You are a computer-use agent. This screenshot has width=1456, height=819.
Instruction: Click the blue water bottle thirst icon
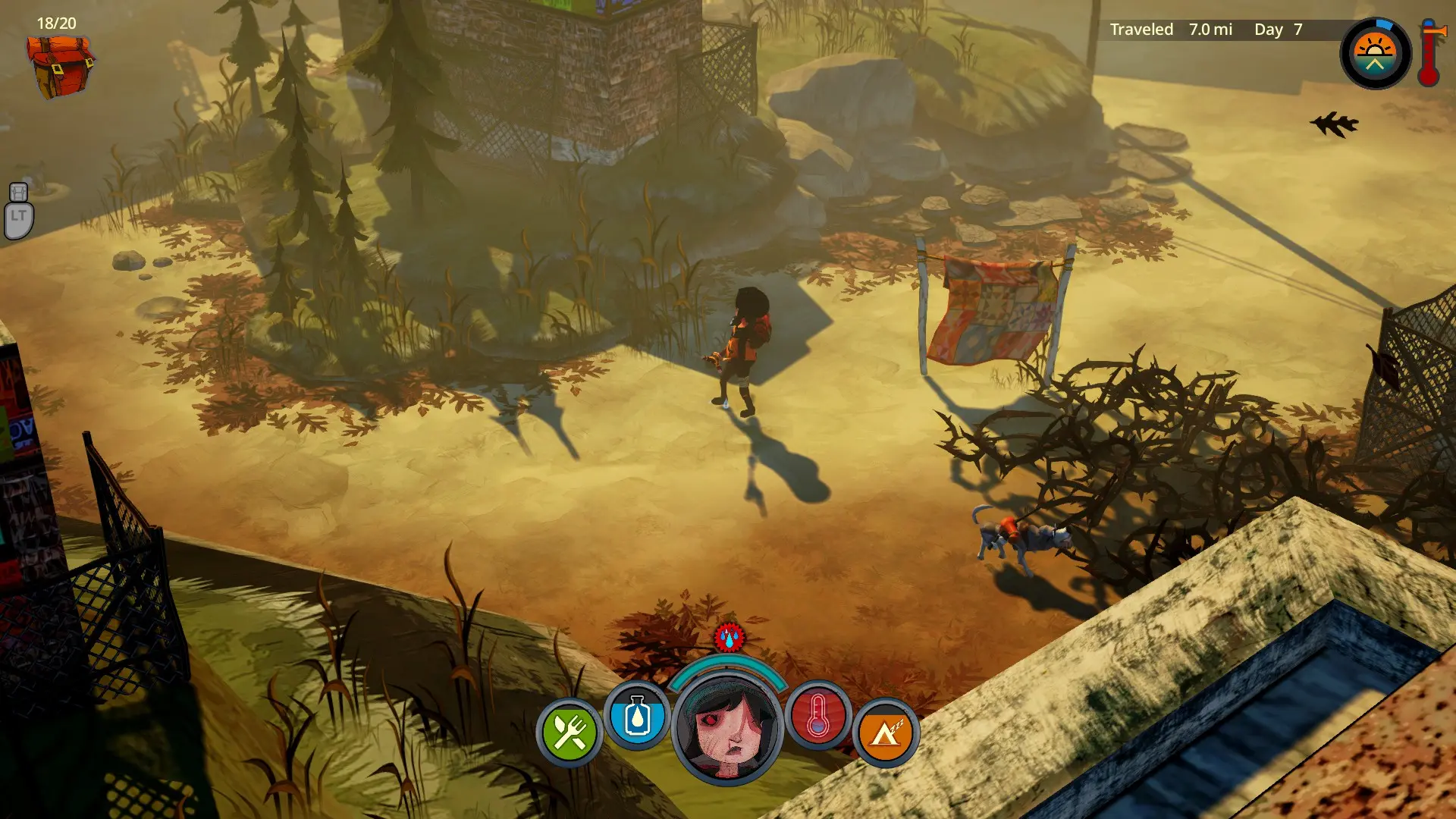point(637,717)
